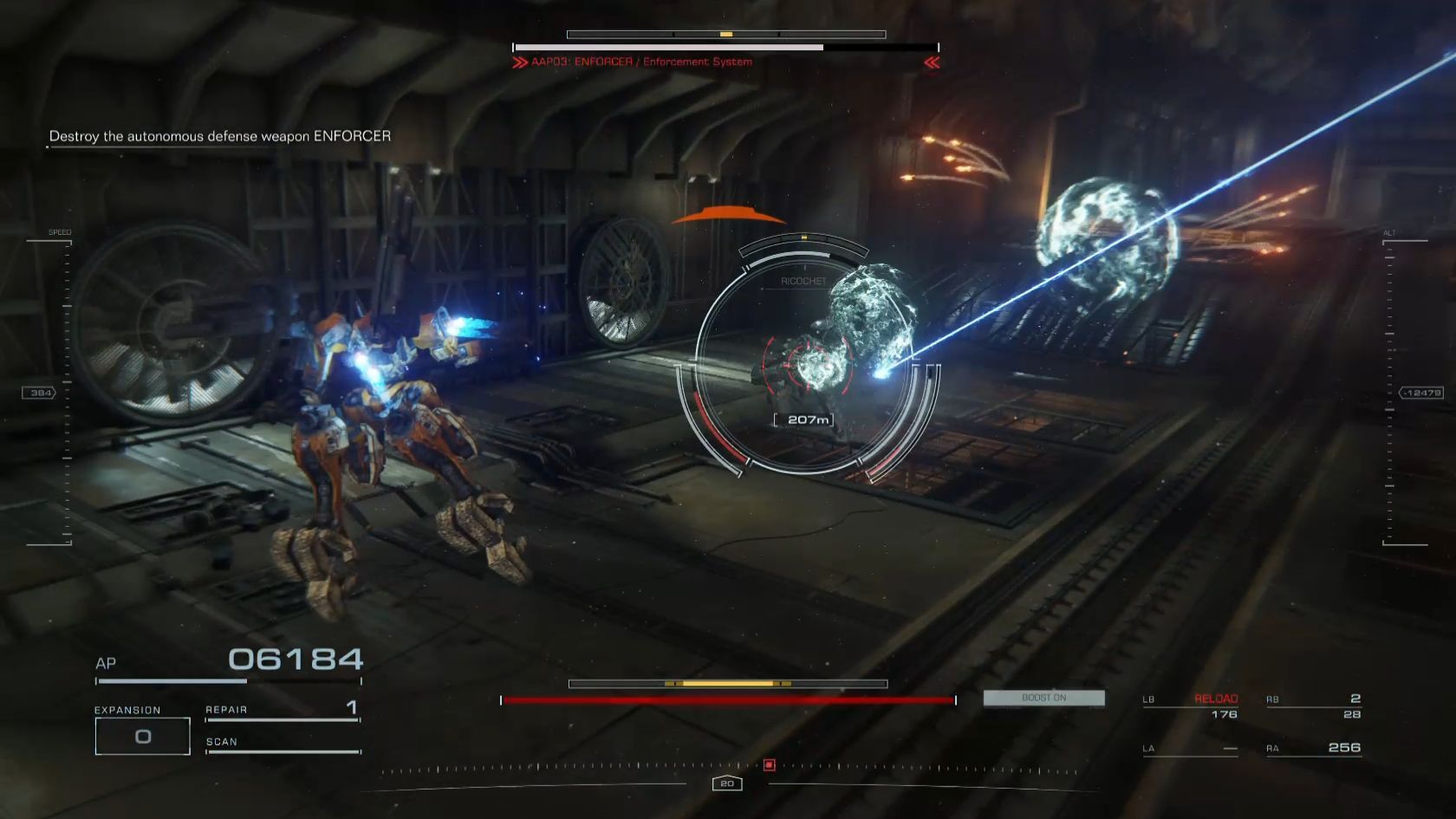Screen dimensions: 1456x819
Task: Select the LB weapon slot showing Reload
Action: [1191, 706]
